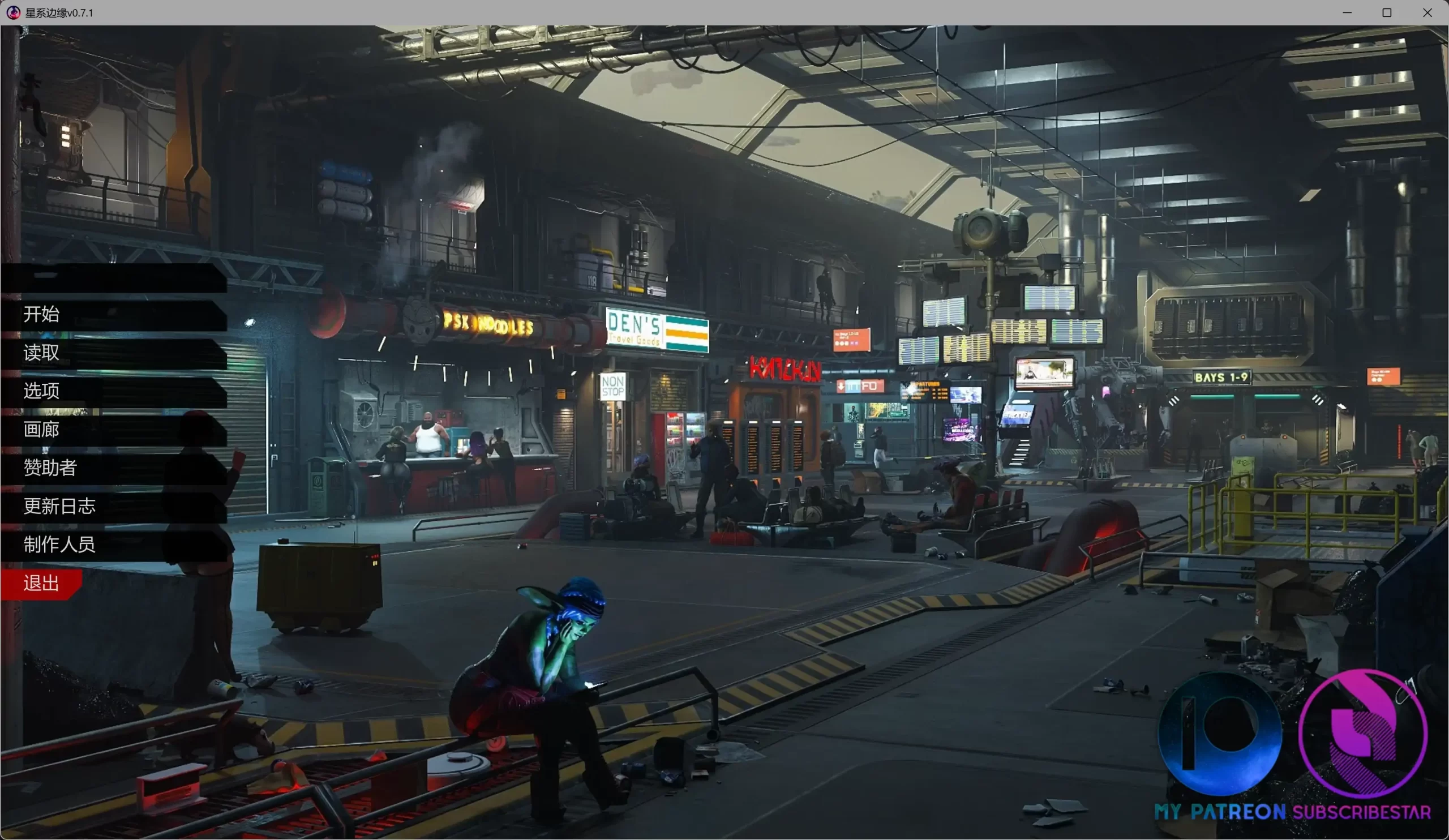1449x840 pixels.
Task: Open the 画廊 gallery
Action: tap(41, 430)
